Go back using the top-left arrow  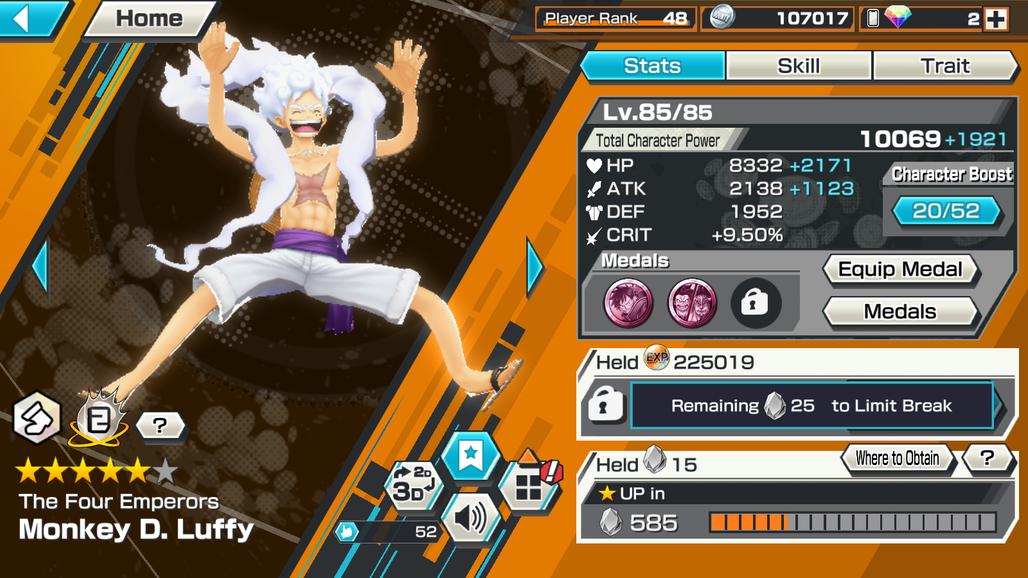coord(30,18)
